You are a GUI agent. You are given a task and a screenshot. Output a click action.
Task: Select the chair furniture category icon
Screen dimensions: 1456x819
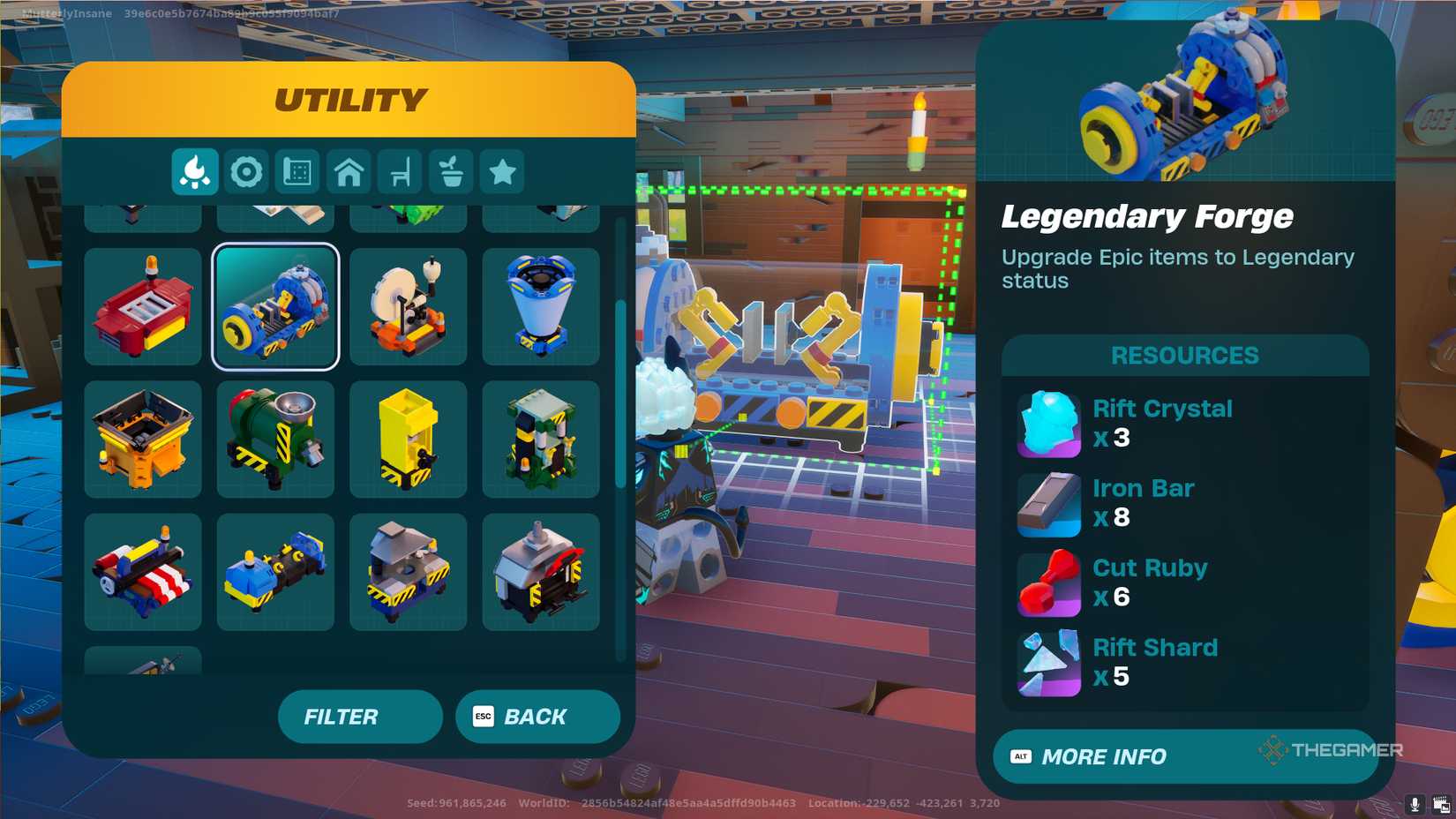click(x=401, y=172)
